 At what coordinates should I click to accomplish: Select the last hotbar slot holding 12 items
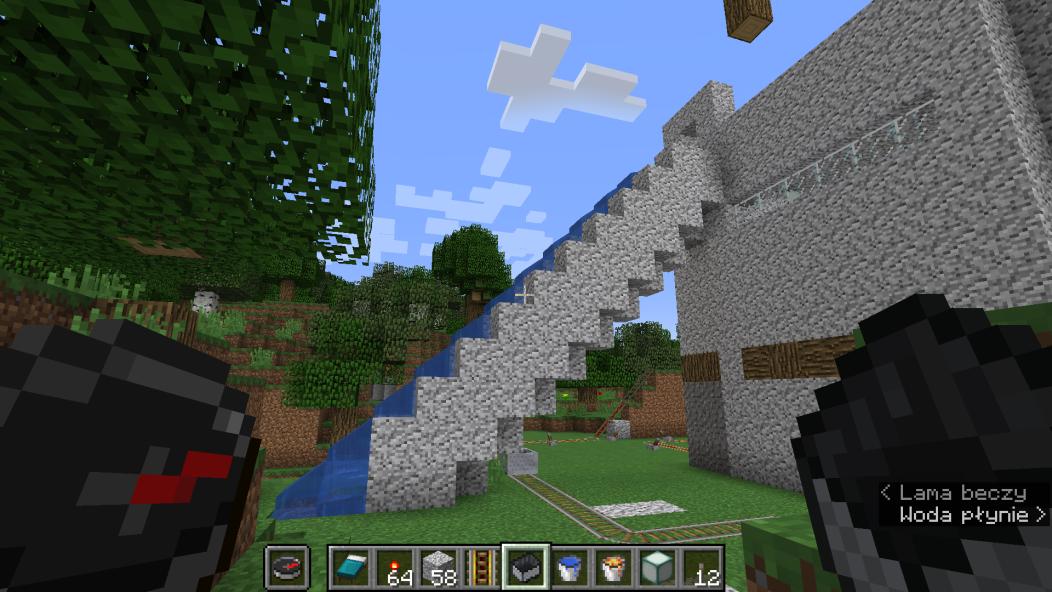pos(702,568)
